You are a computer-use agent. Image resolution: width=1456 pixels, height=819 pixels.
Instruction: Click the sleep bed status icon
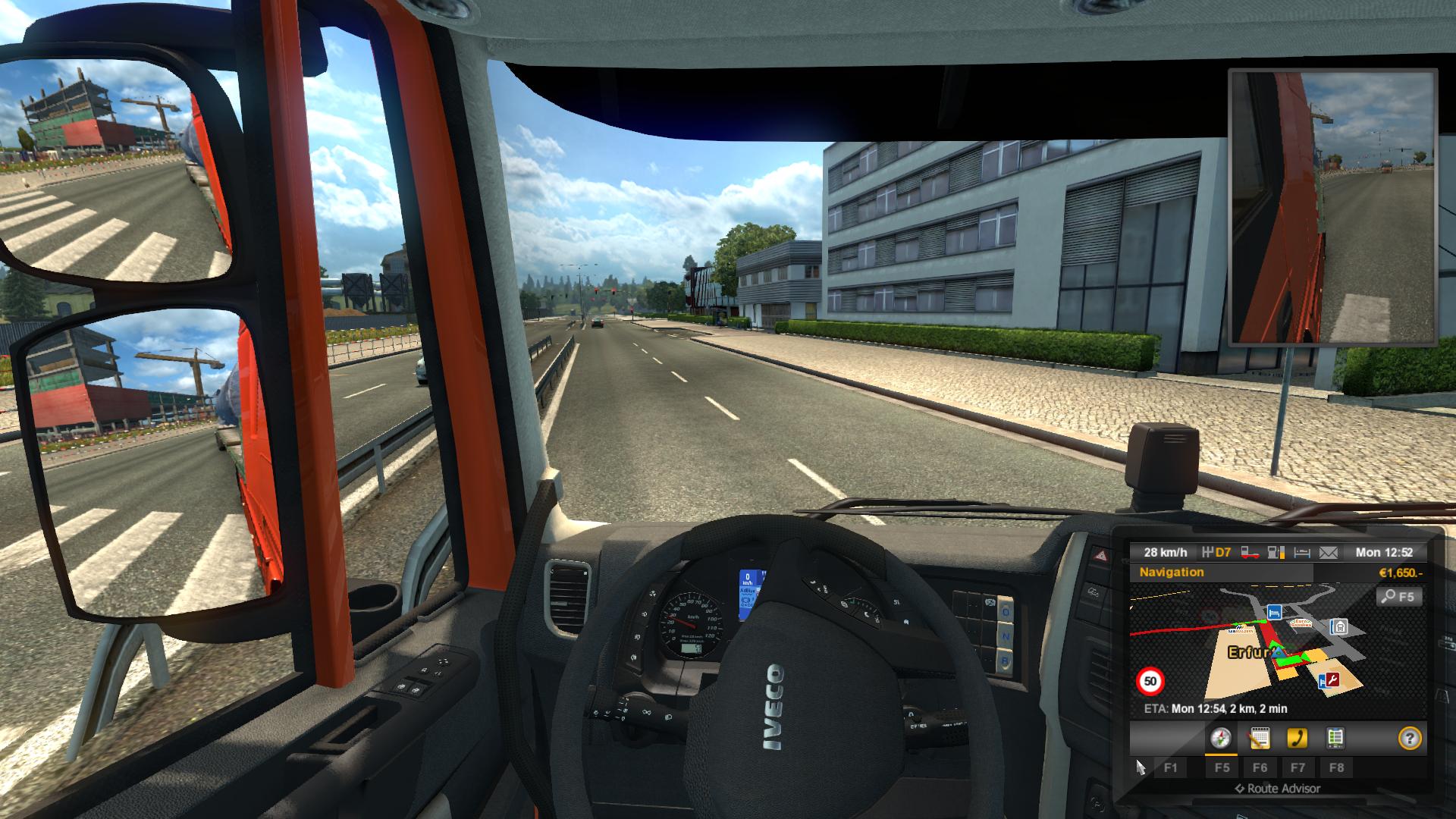pyautogui.click(x=1302, y=553)
